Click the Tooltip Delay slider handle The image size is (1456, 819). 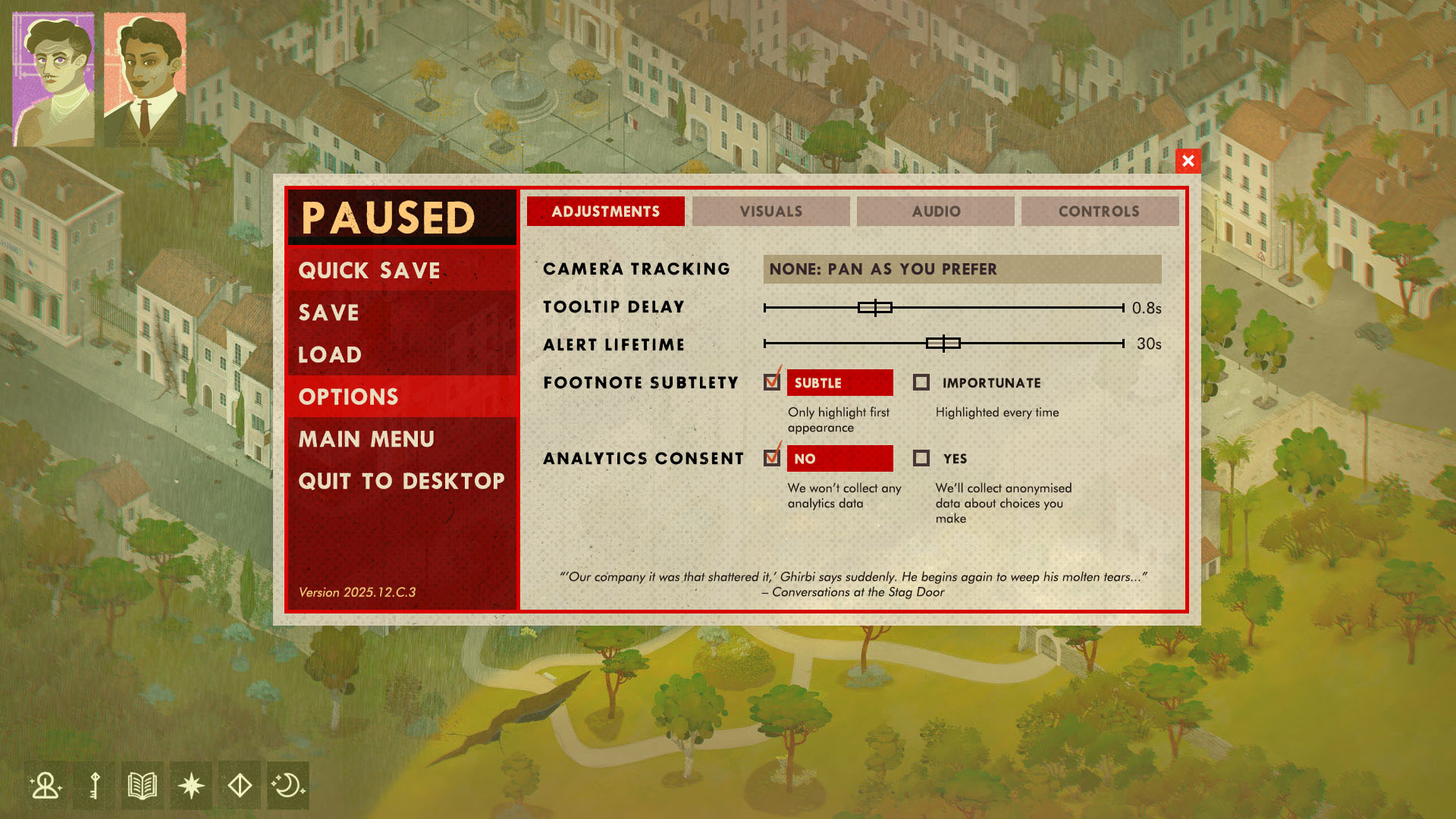[875, 307]
